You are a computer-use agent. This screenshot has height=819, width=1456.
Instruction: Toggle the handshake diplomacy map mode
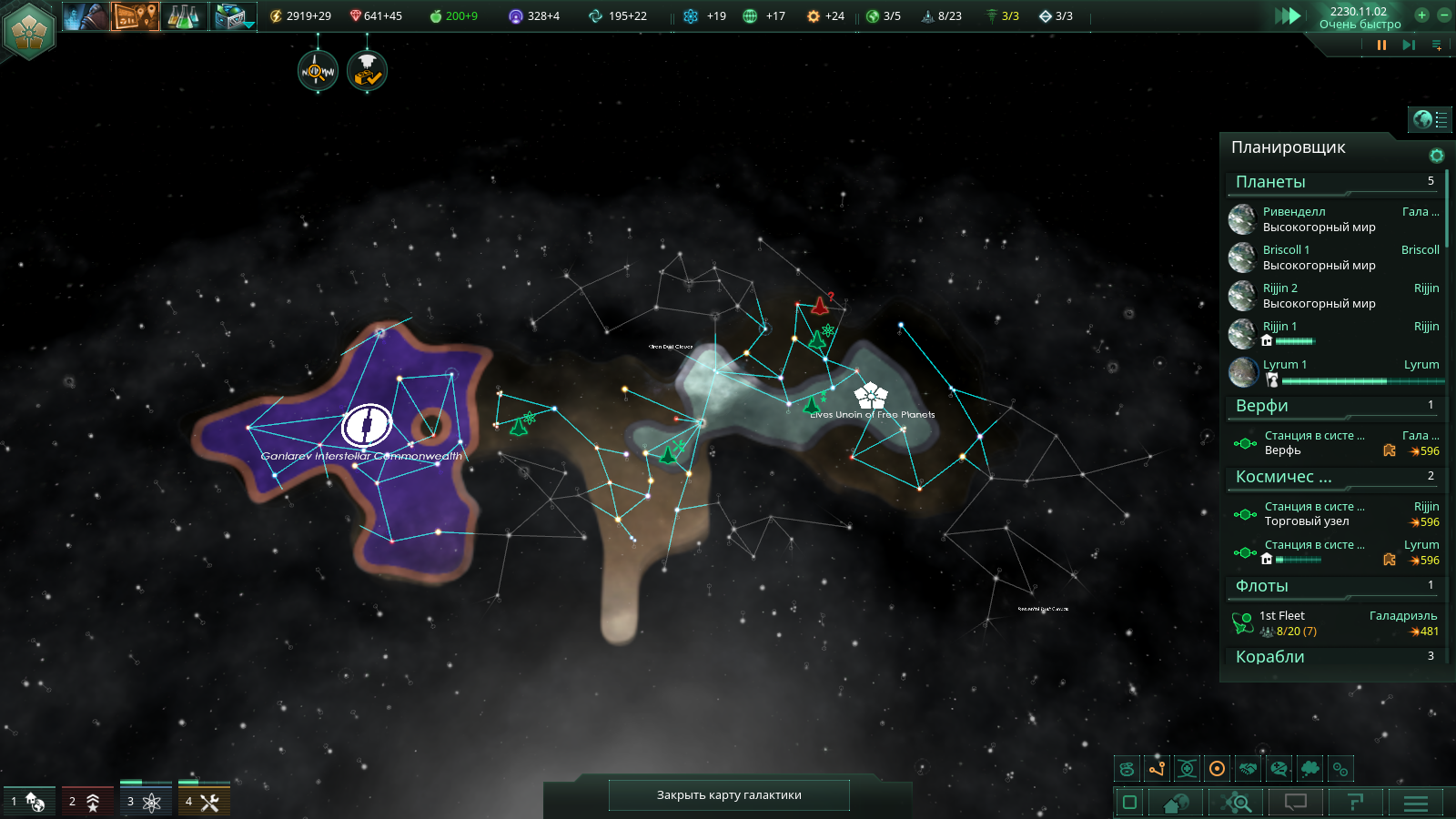(1249, 769)
